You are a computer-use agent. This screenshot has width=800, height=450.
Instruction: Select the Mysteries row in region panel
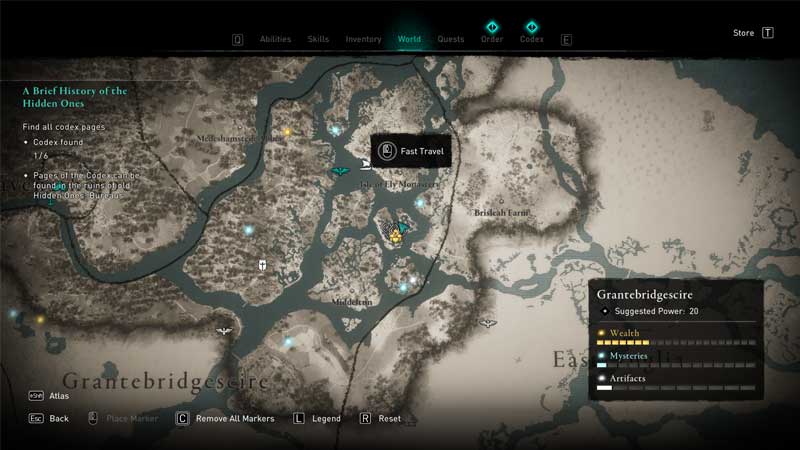point(677,359)
